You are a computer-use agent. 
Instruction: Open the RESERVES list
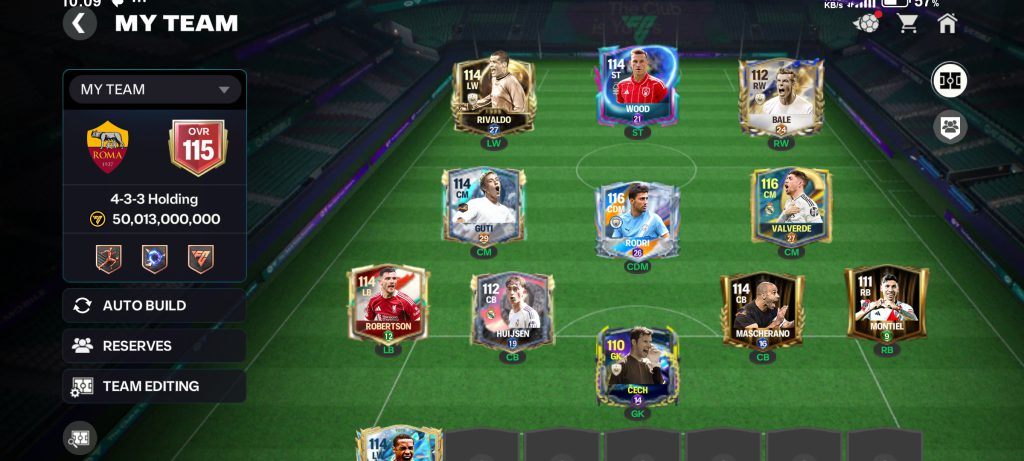[154, 346]
